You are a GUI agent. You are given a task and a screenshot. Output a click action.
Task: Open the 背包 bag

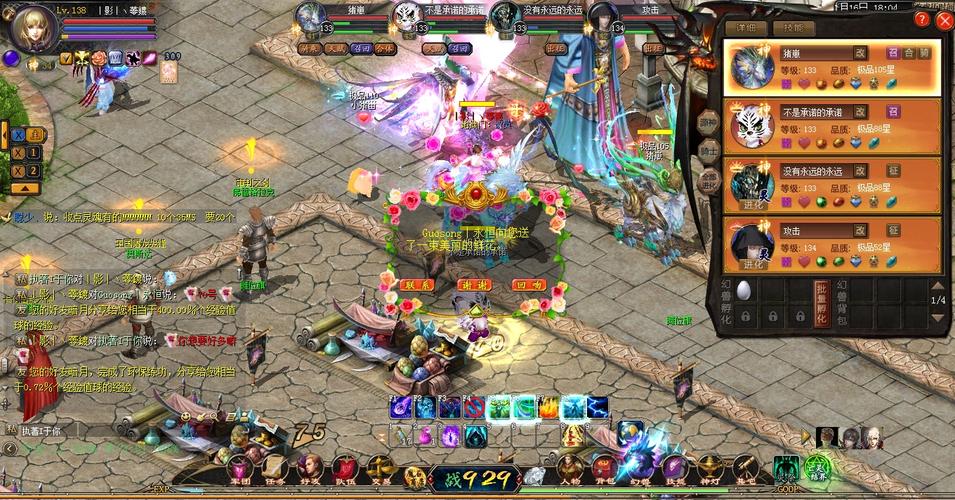605,468
